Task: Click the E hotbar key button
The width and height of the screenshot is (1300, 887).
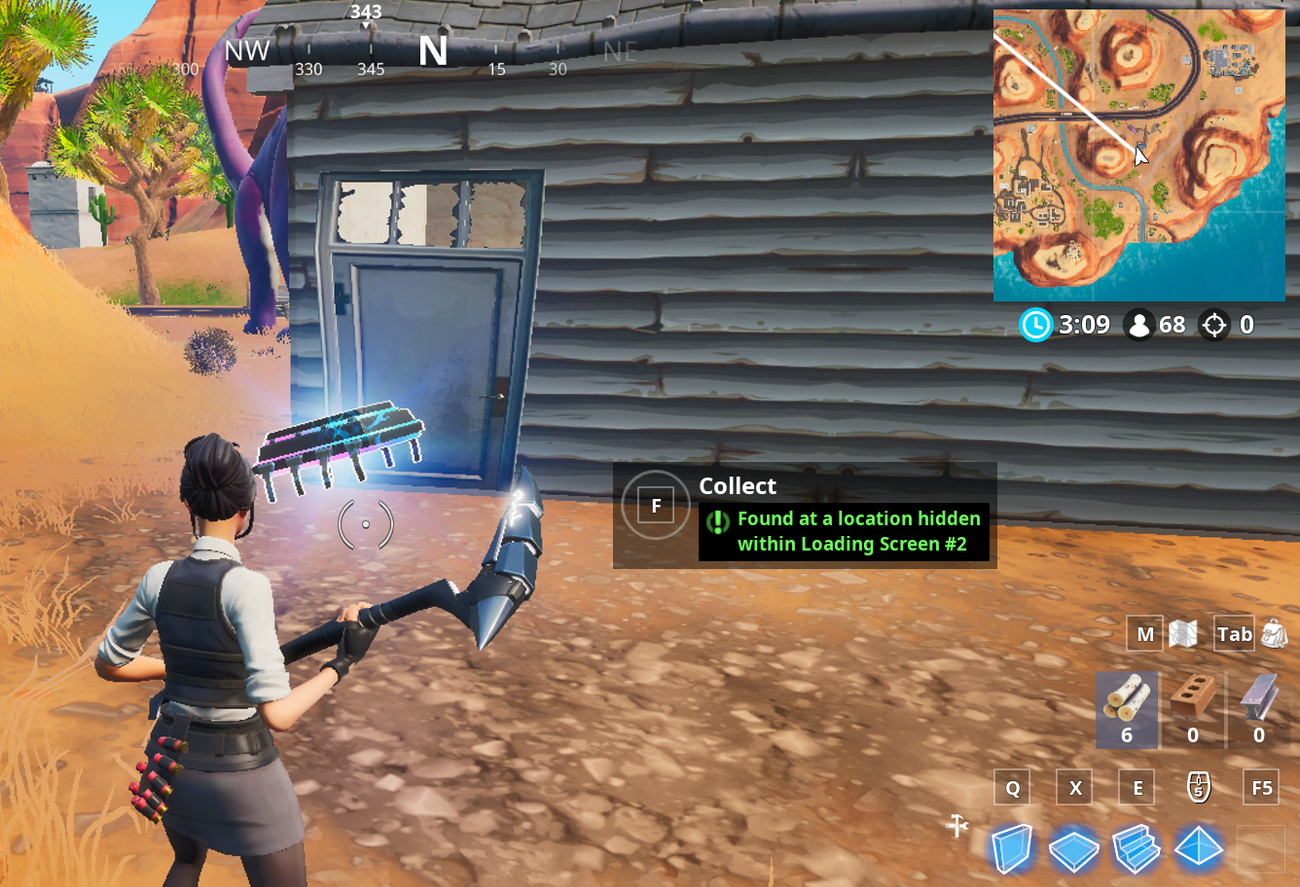Action: click(1136, 787)
